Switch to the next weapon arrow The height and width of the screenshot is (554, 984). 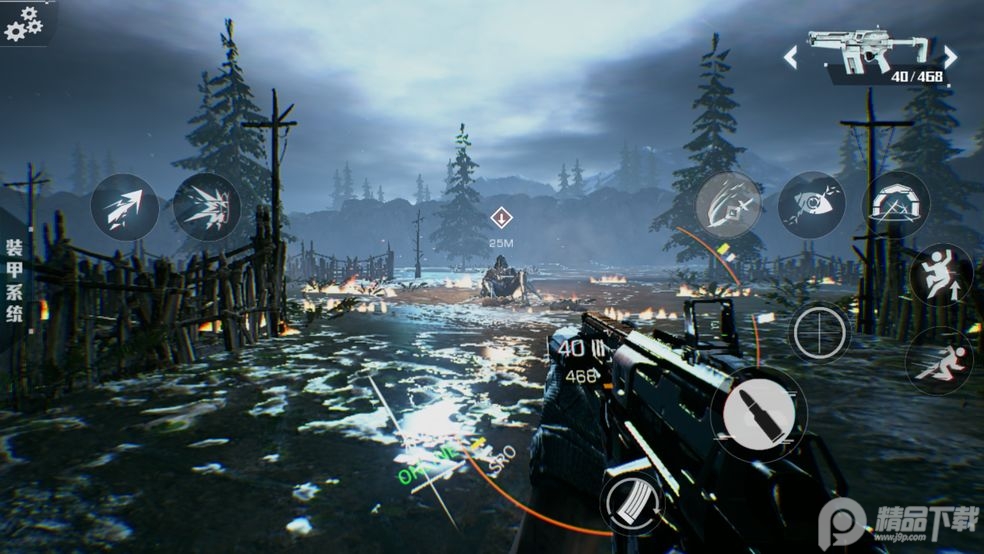(x=950, y=57)
